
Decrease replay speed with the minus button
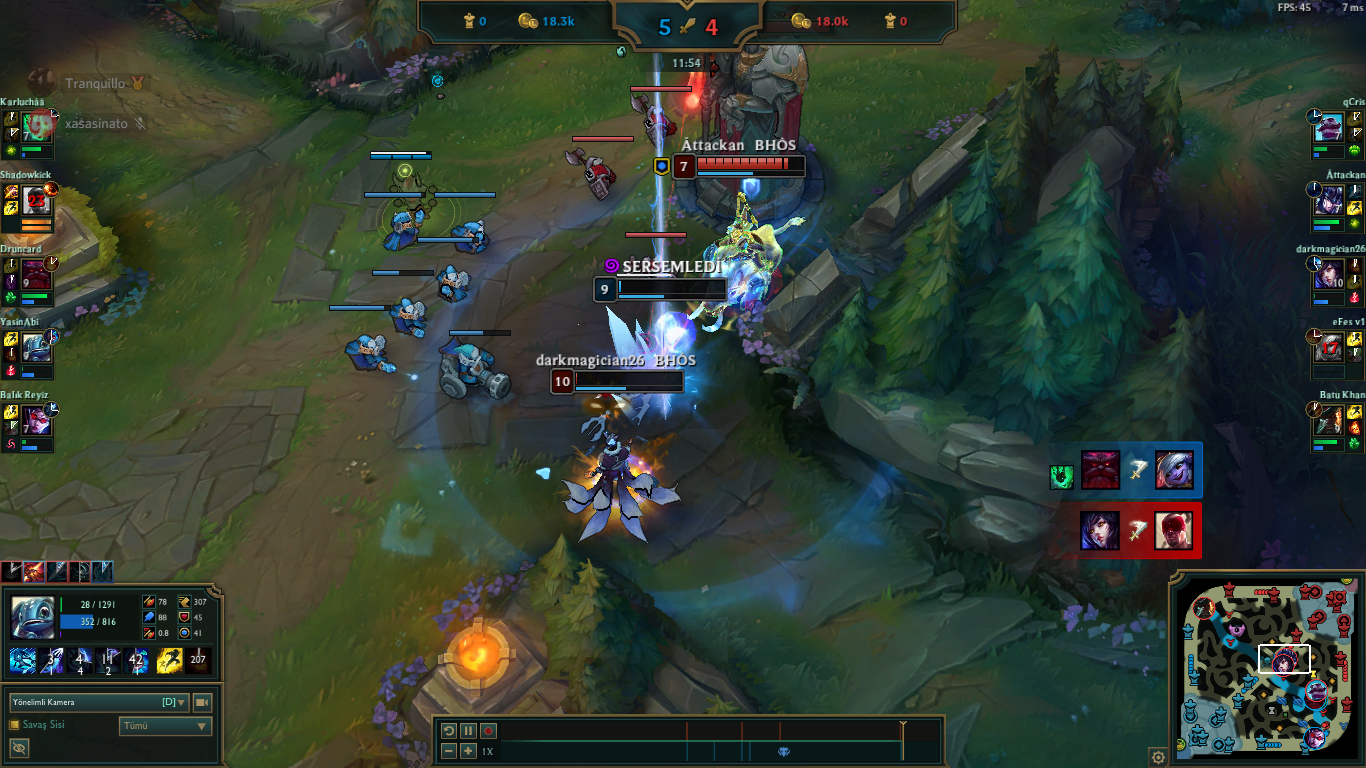(x=449, y=751)
